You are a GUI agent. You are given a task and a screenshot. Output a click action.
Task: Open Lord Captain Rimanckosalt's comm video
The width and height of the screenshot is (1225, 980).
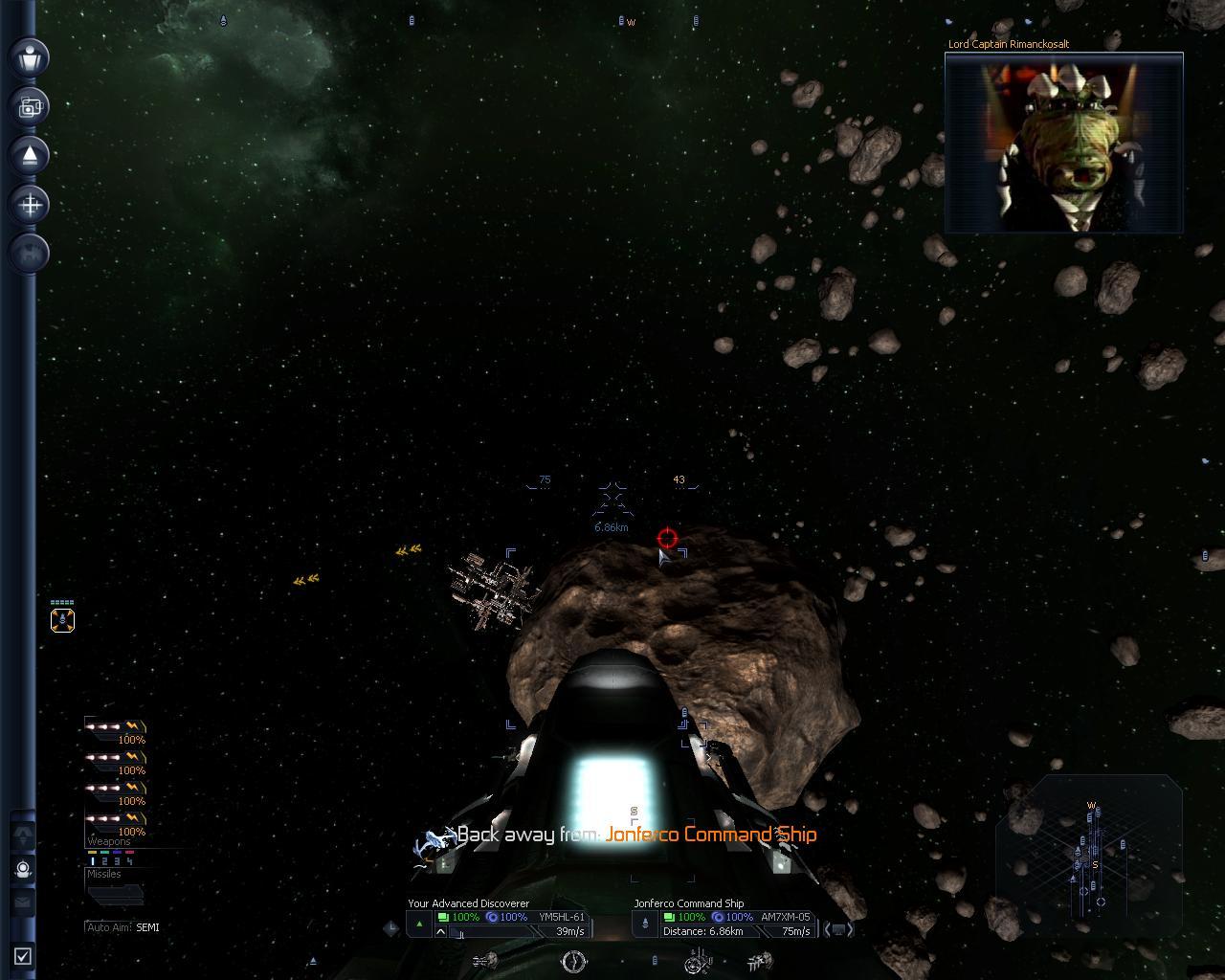[1063, 143]
